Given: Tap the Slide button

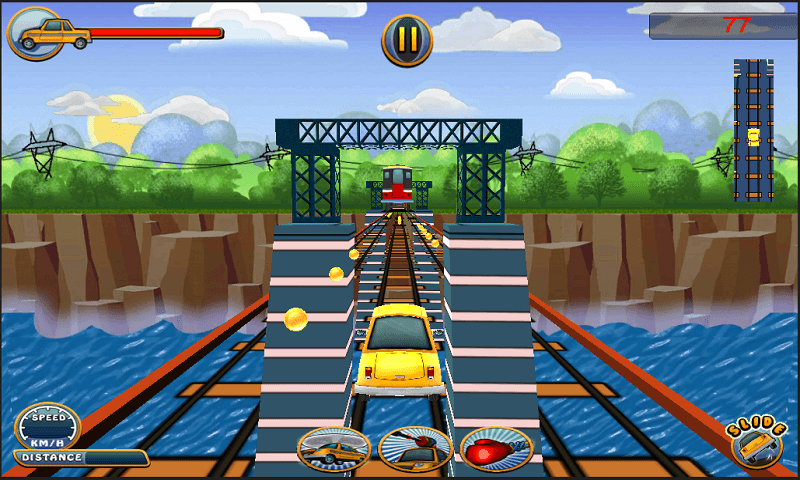Looking at the screenshot, I should point(755,442).
